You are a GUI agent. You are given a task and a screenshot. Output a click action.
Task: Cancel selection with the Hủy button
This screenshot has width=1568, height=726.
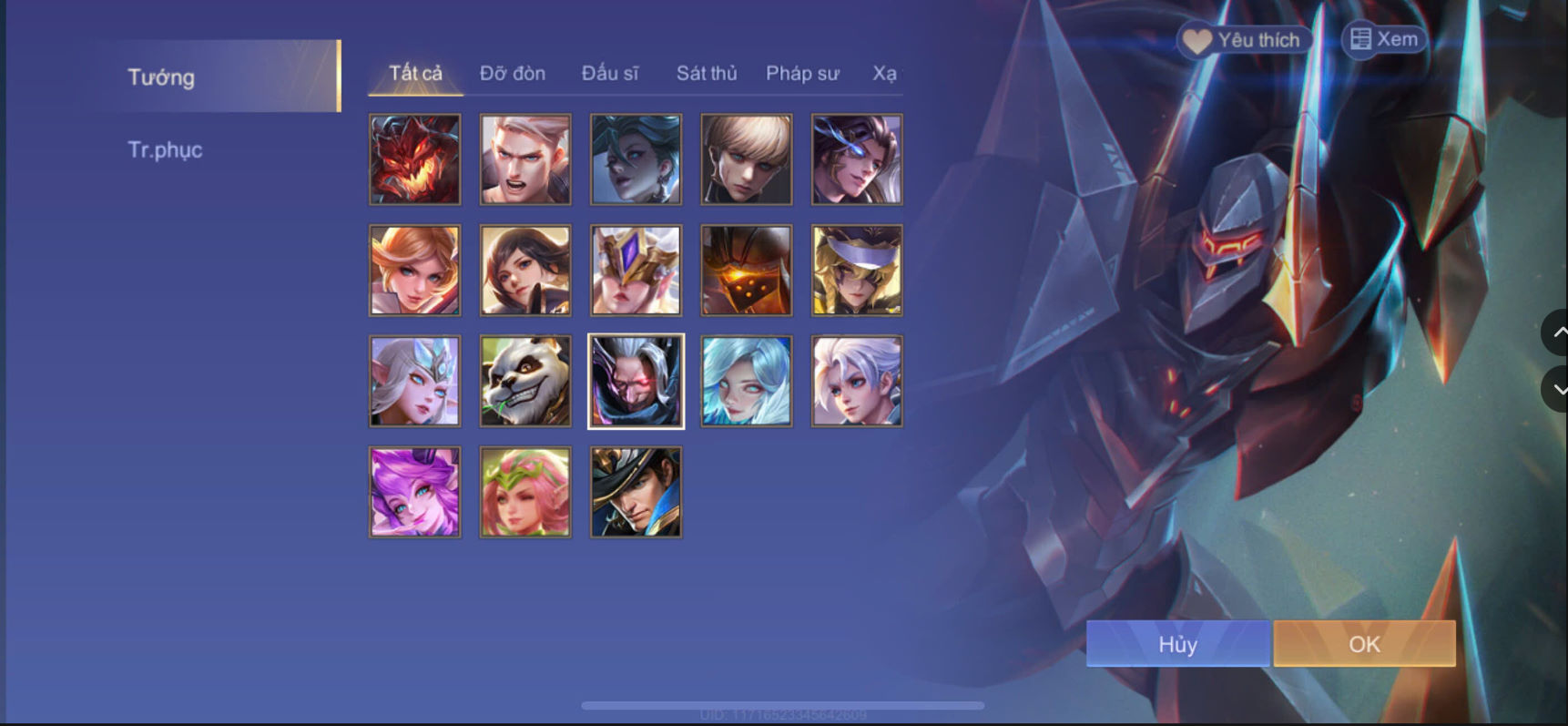pyautogui.click(x=1178, y=644)
